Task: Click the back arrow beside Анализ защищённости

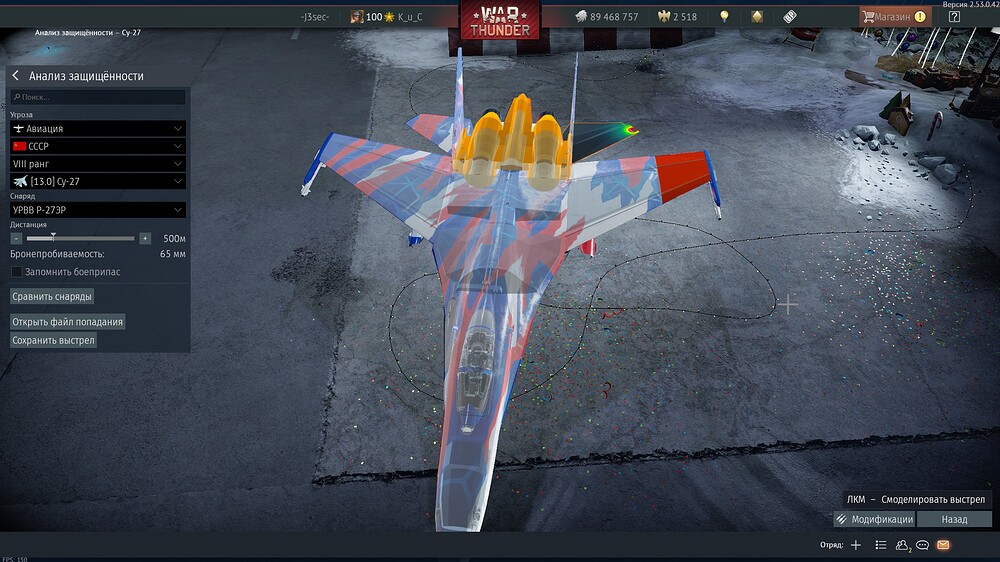Action: click(16, 76)
